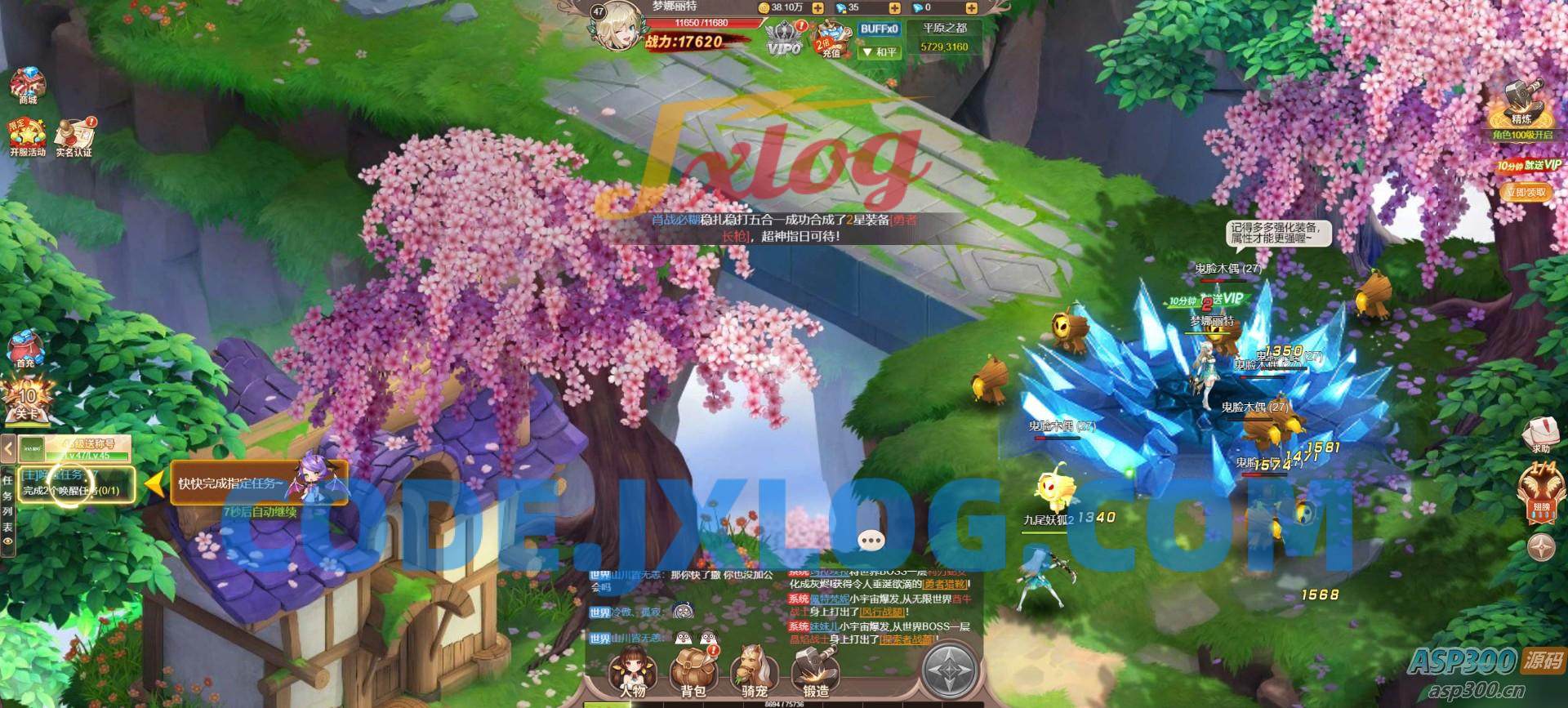The width and height of the screenshot is (1568, 708).
Task: Open the 实名认证 real-name verification
Action: pyautogui.click(x=74, y=137)
